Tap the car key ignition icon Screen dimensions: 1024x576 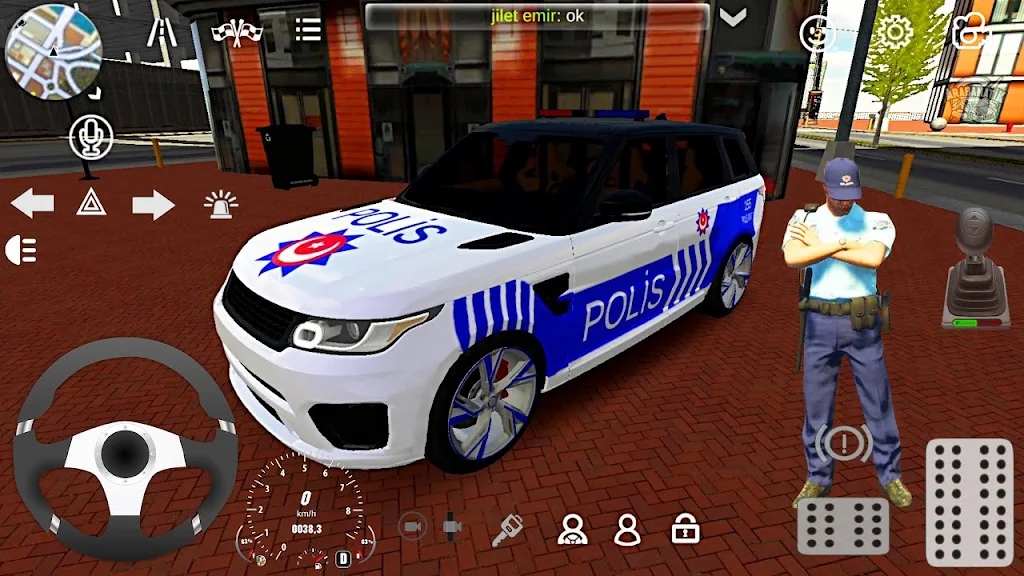point(508,529)
